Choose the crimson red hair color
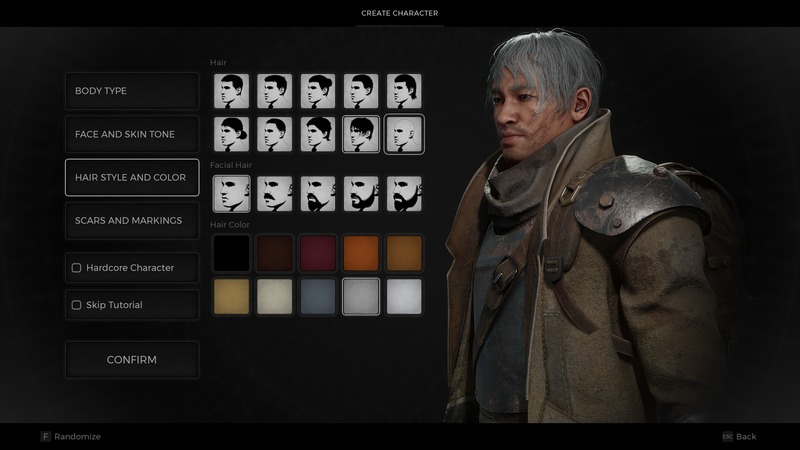The width and height of the screenshot is (800, 450). [x=317, y=253]
